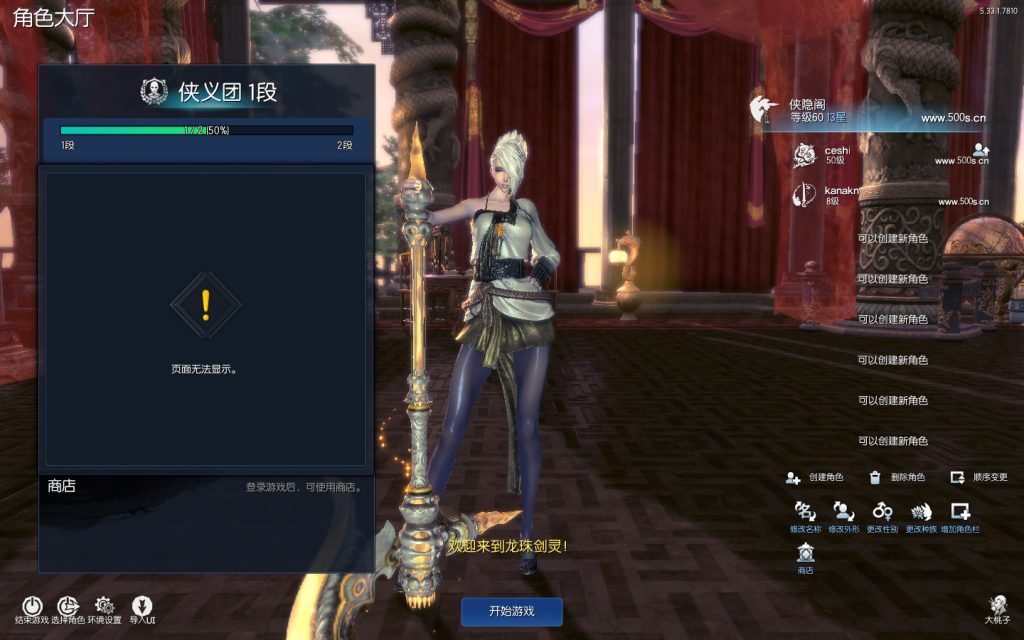Click the level-up icon beside ceshi
The image size is (1024, 640).
979,149
